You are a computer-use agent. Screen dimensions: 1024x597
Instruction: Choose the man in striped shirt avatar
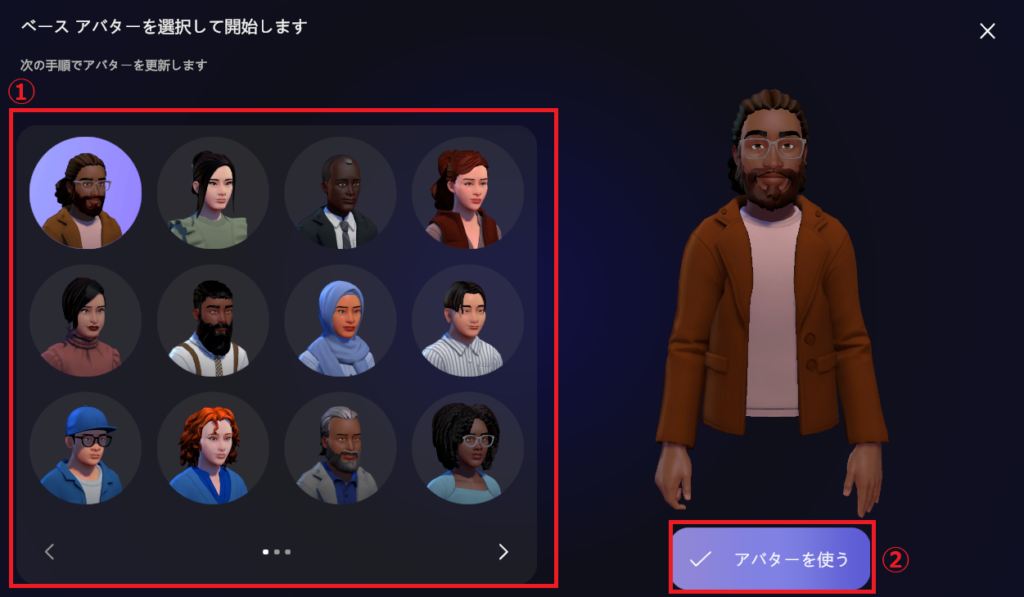pyautogui.click(x=467, y=320)
